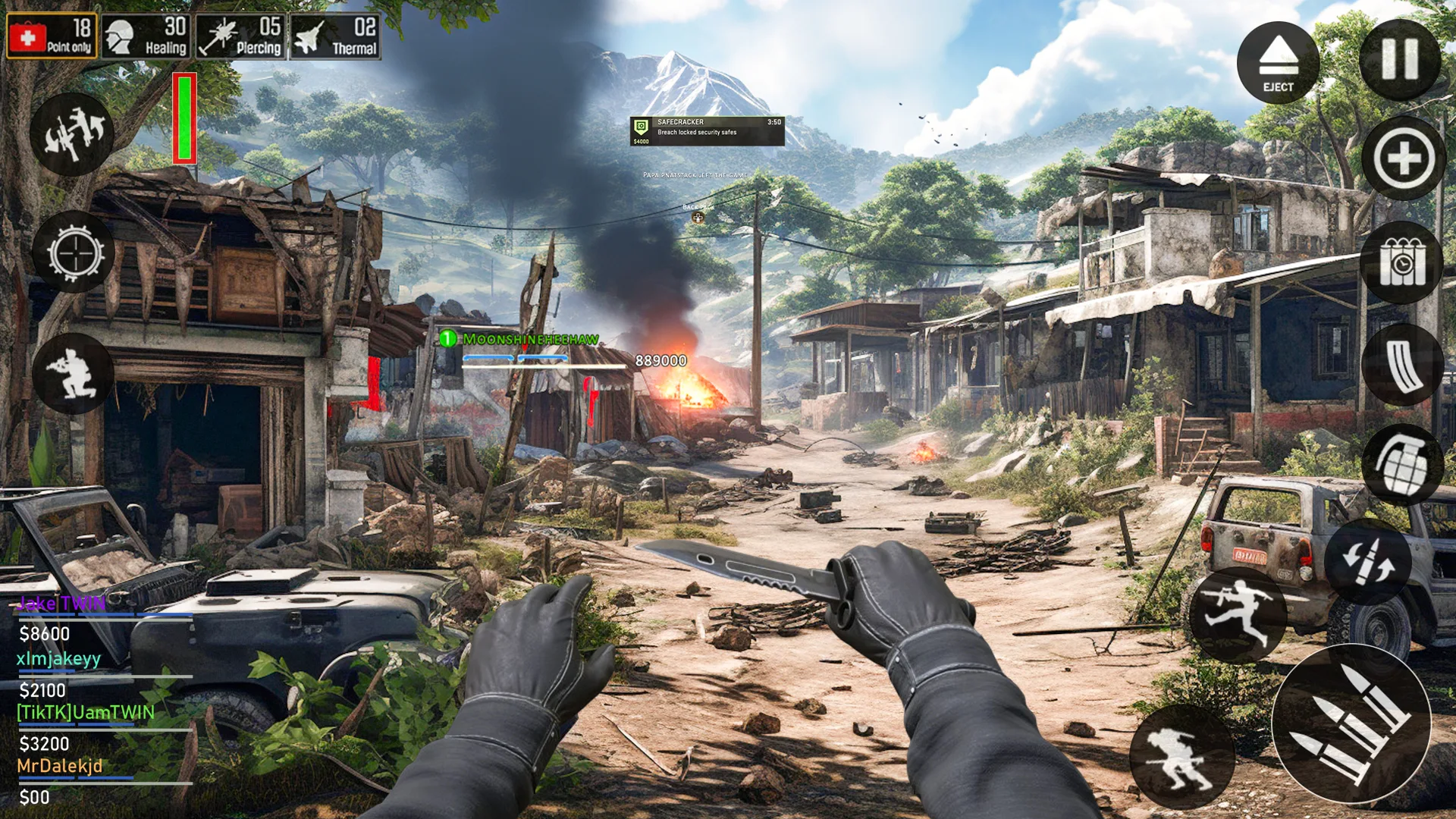1456x819 pixels.
Task: Tap the kneeling shooter stance button
Action: [72, 373]
